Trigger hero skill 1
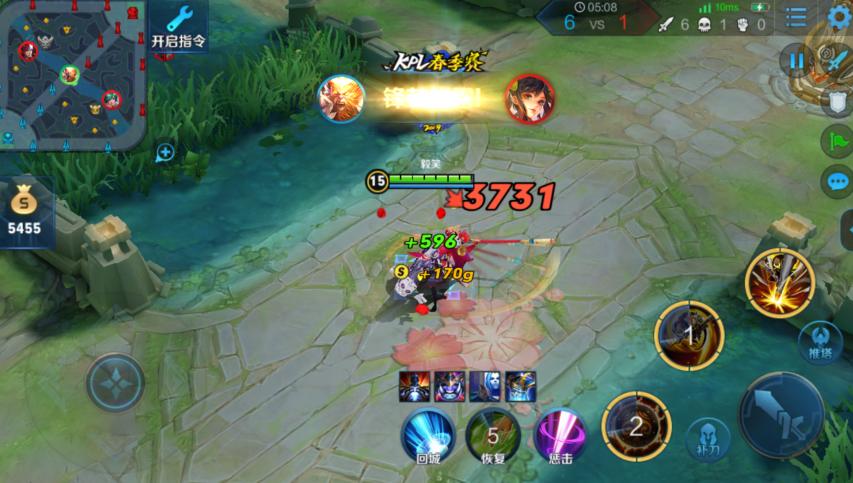This screenshot has height=483, width=853. click(689, 334)
